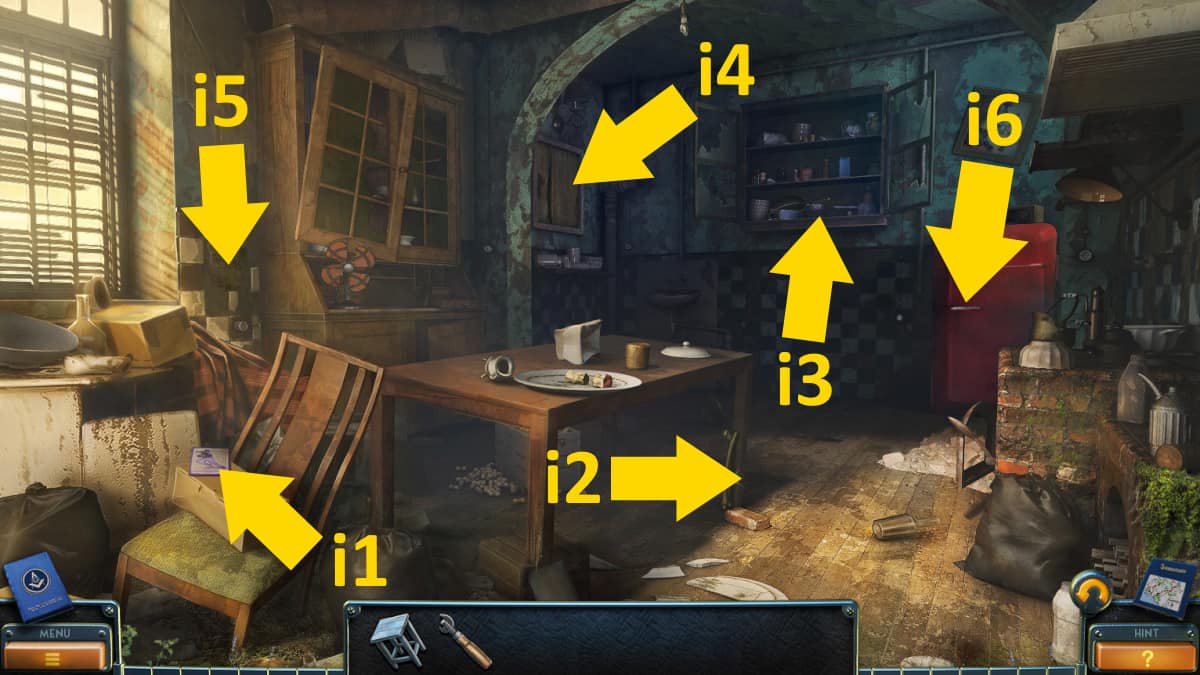The image size is (1200, 675).
Task: Open the Menu button
Action: click(x=53, y=655)
